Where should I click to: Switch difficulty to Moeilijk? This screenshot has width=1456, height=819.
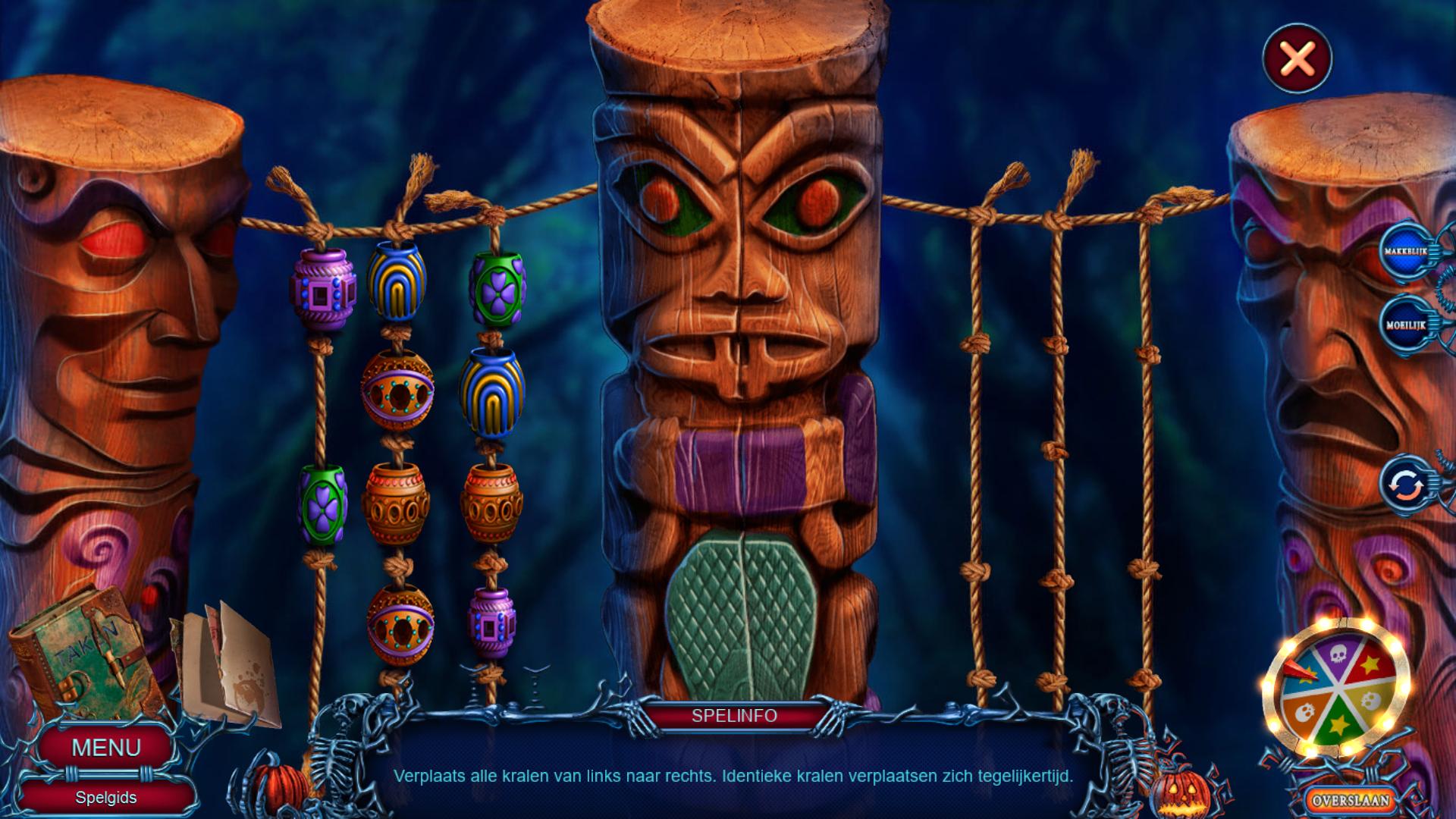(1405, 325)
